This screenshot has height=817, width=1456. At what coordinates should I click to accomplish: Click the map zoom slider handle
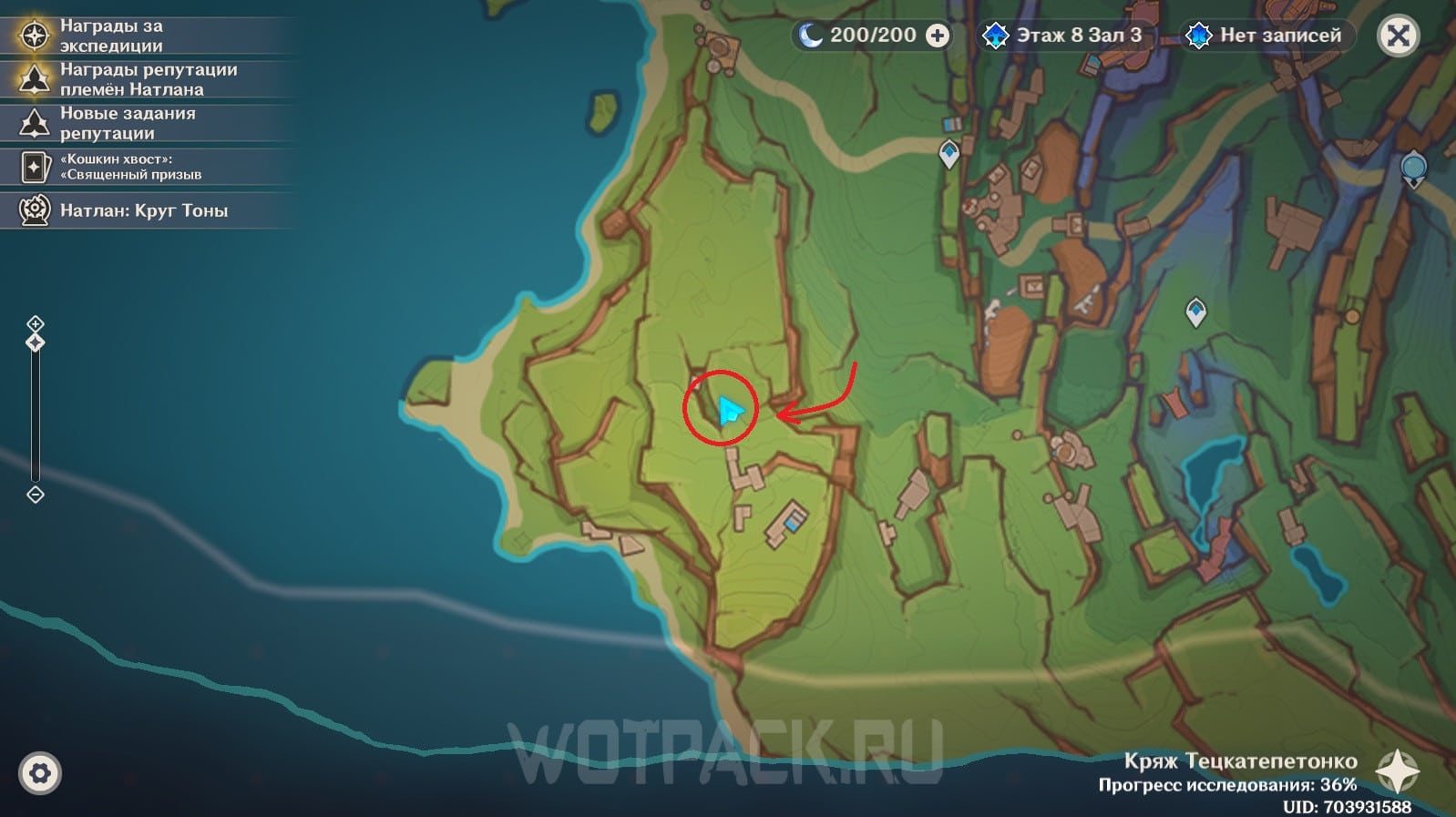(x=36, y=342)
